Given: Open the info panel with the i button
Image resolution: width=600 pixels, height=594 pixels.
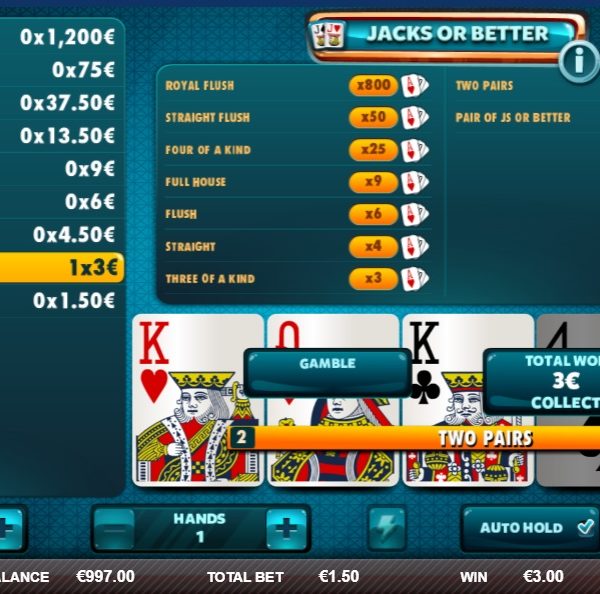Looking at the screenshot, I should pyautogui.click(x=579, y=63).
